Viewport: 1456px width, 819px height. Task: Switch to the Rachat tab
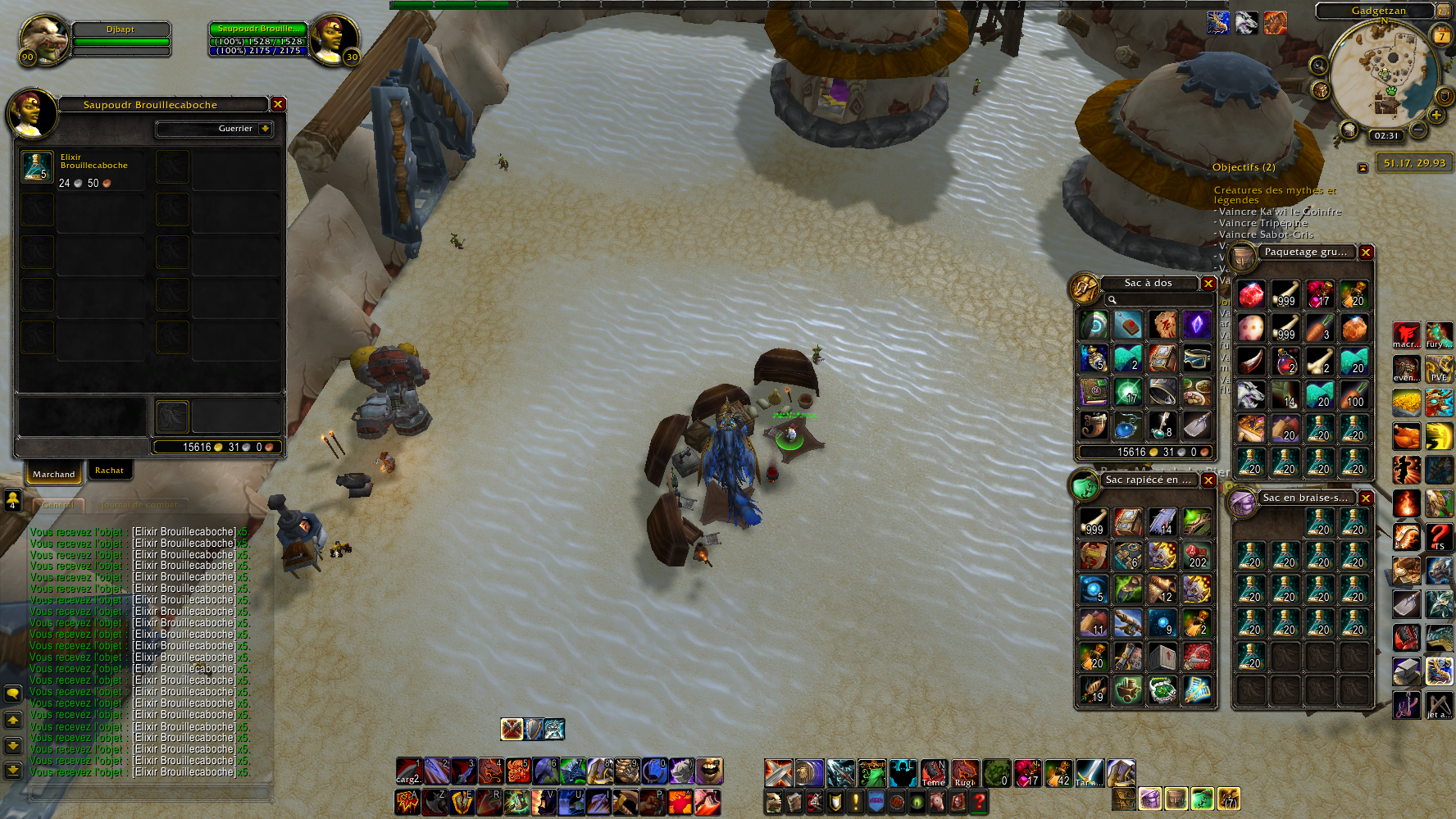click(109, 471)
